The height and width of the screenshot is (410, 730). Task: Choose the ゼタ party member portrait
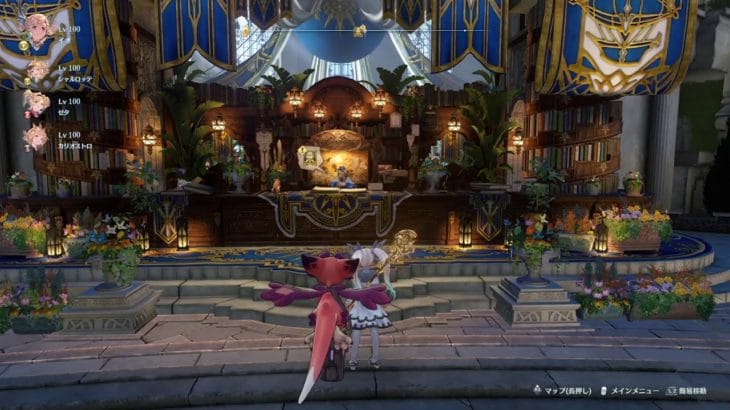pos(37,104)
